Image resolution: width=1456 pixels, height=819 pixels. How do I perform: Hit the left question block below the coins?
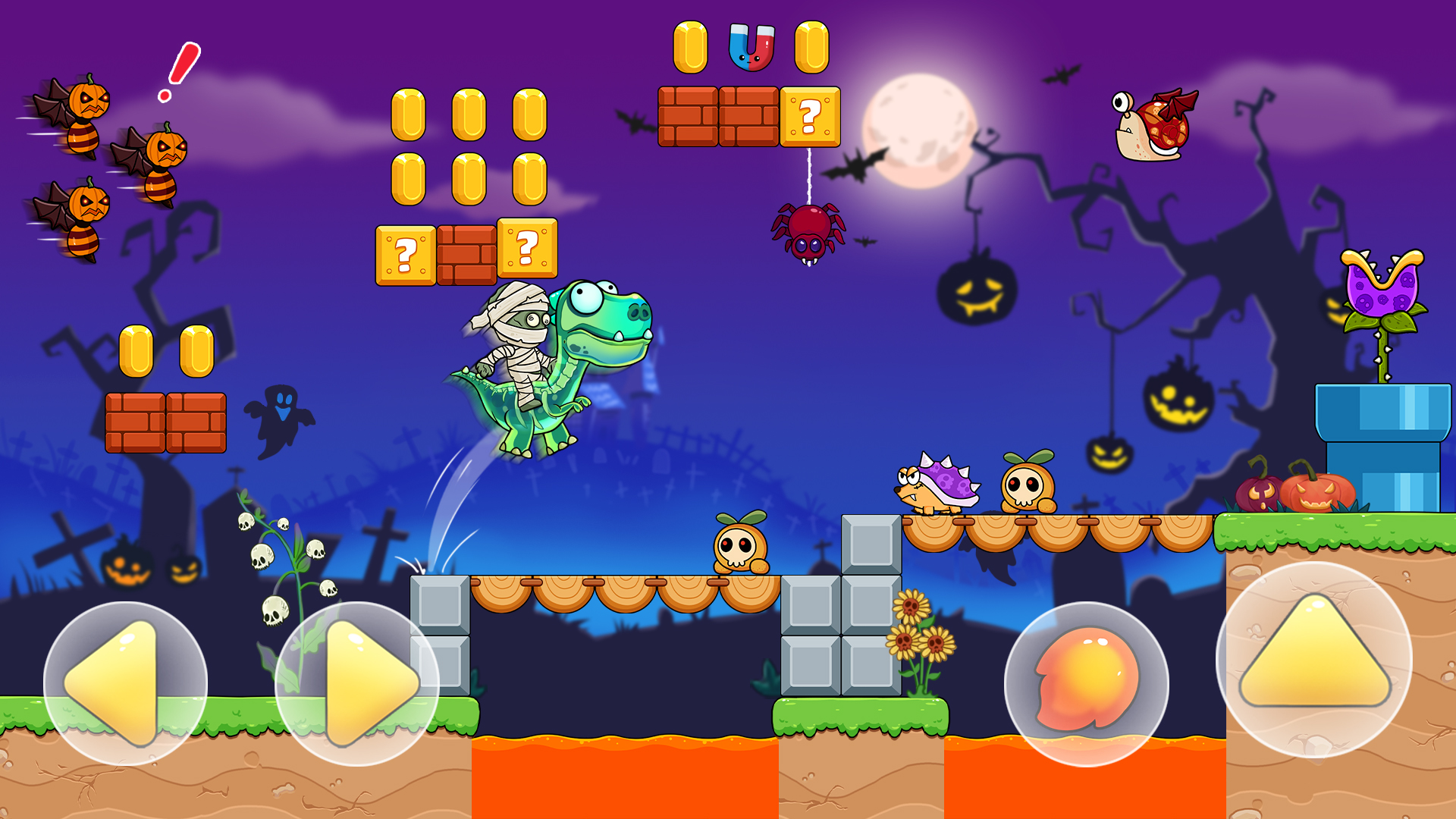coord(404,256)
